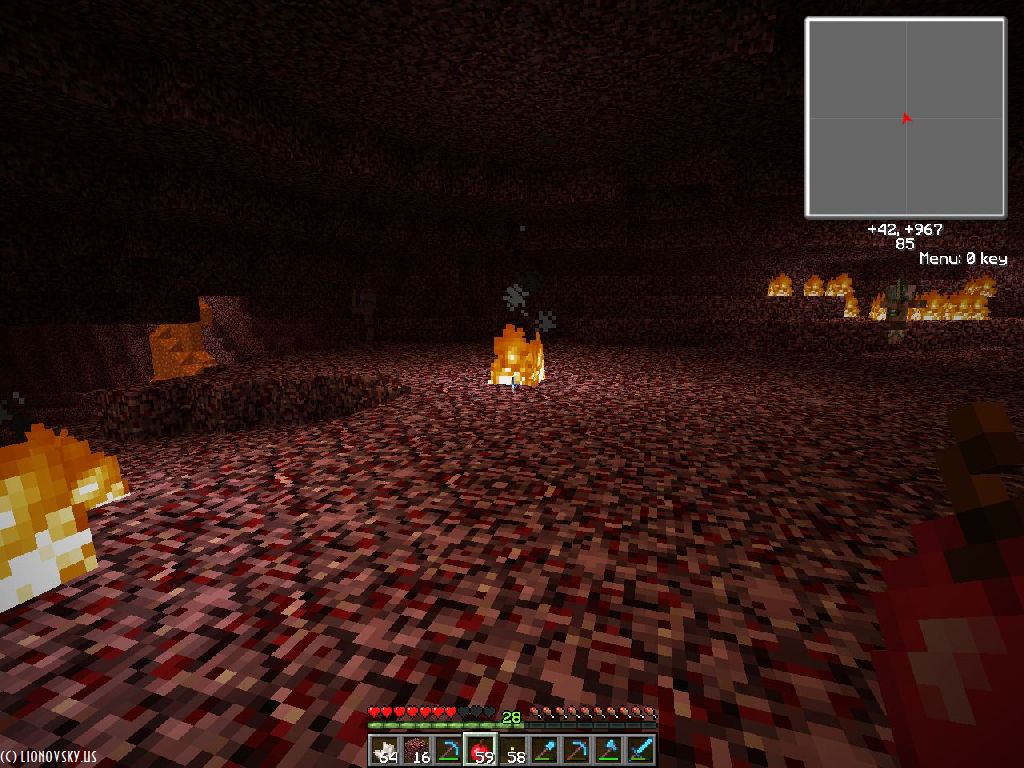The width and height of the screenshot is (1024, 768).
Task: Select the red apple hotbar slot
Action: [x=482, y=749]
